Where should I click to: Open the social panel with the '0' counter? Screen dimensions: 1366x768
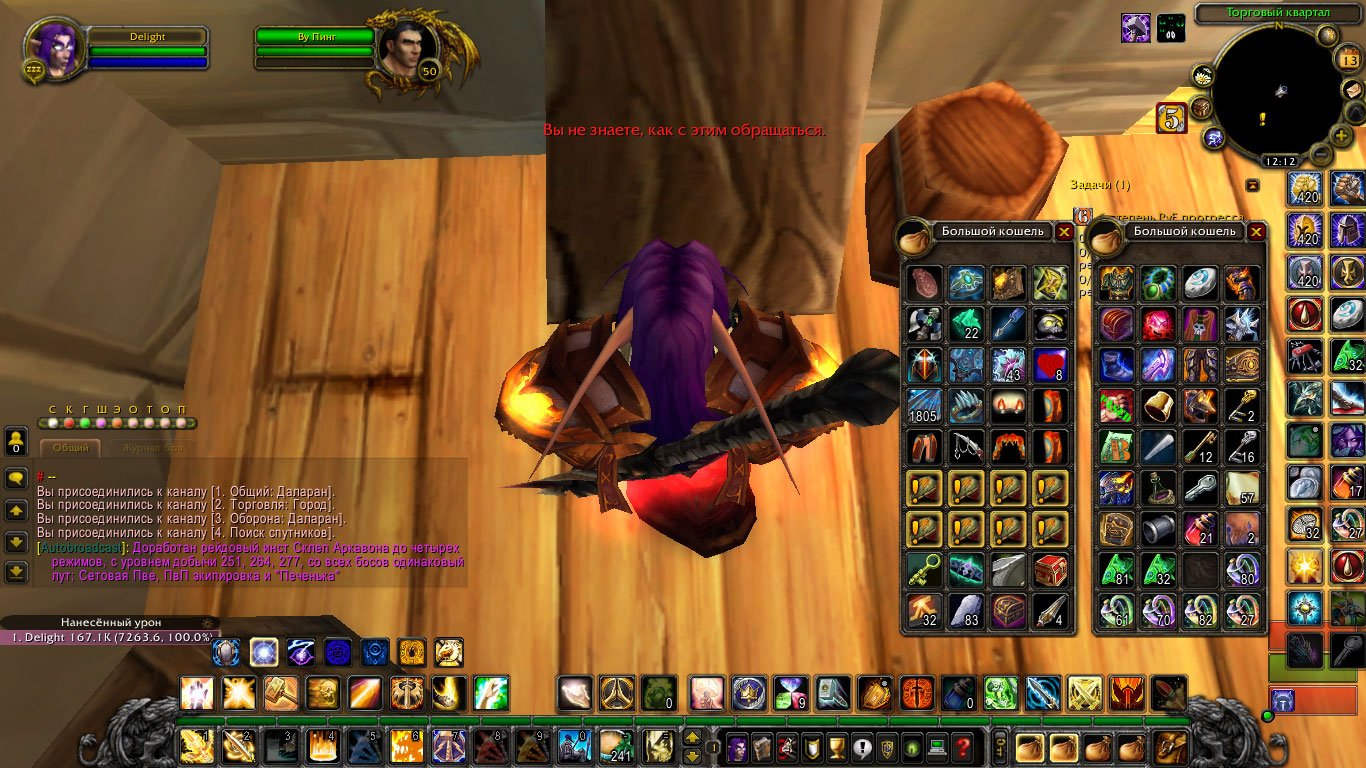pyautogui.click(x=16, y=442)
